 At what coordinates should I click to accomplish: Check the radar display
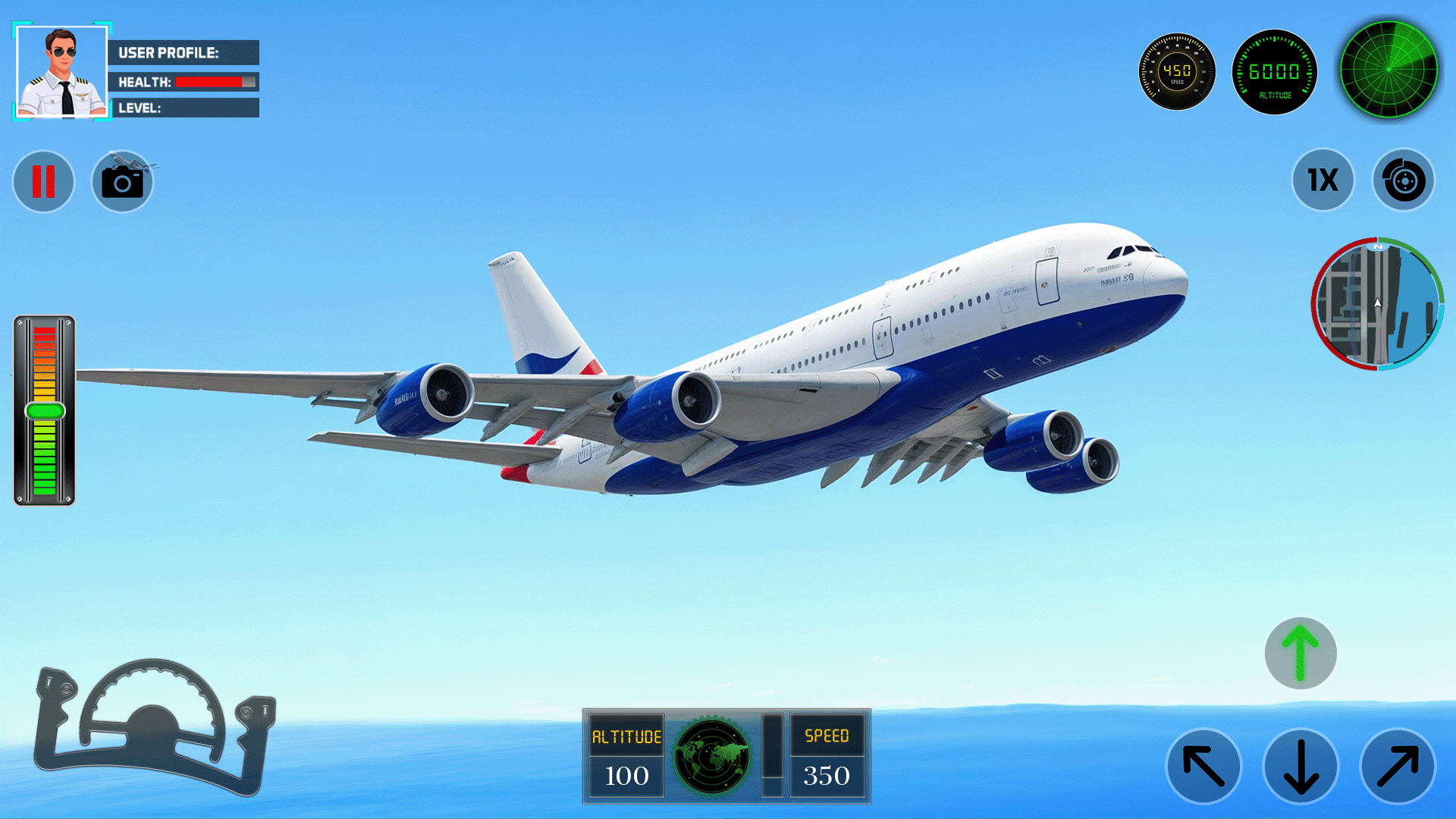(1389, 71)
